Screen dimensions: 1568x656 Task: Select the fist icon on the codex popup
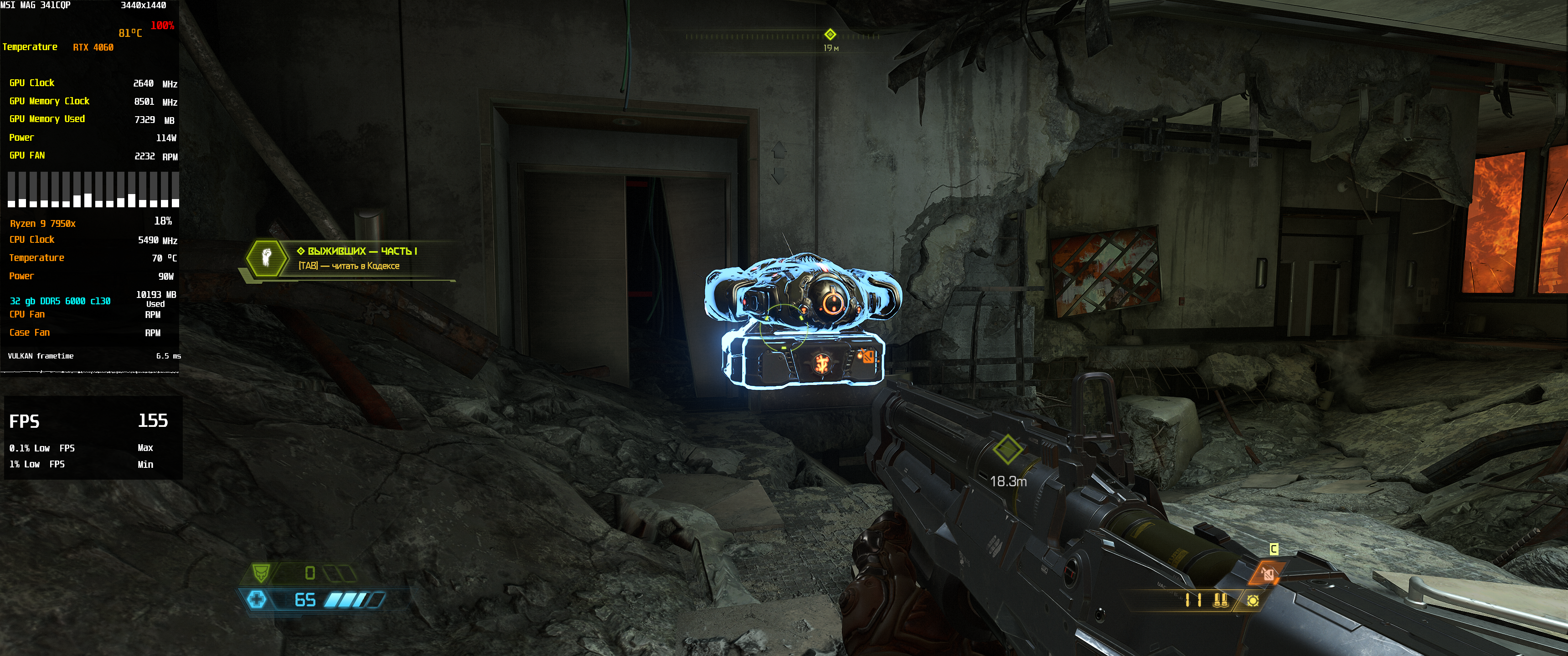[x=267, y=257]
